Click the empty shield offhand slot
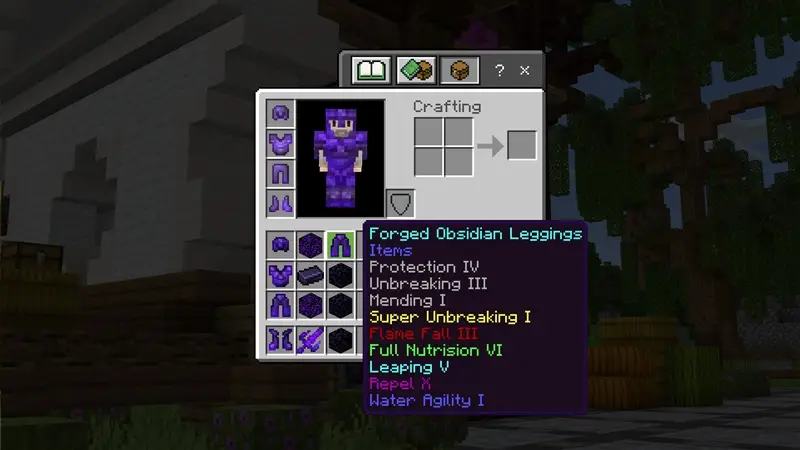 (x=400, y=204)
